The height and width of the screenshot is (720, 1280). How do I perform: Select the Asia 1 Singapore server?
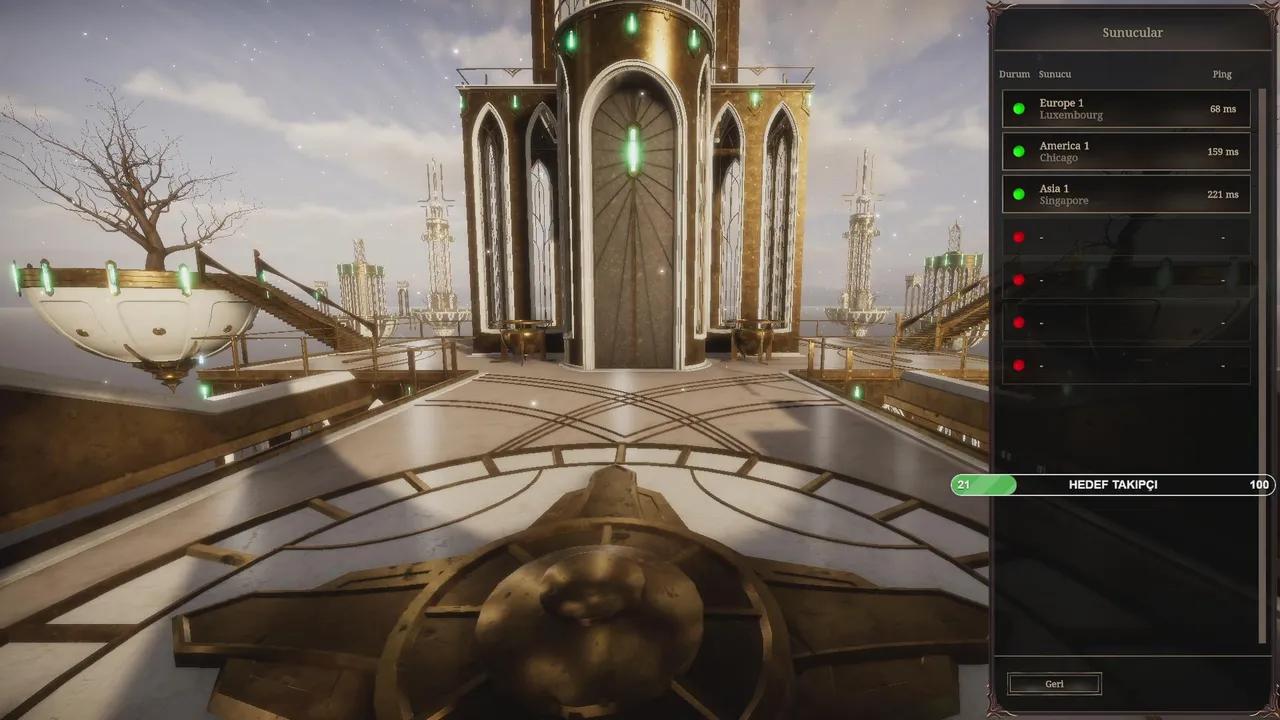tap(1125, 193)
